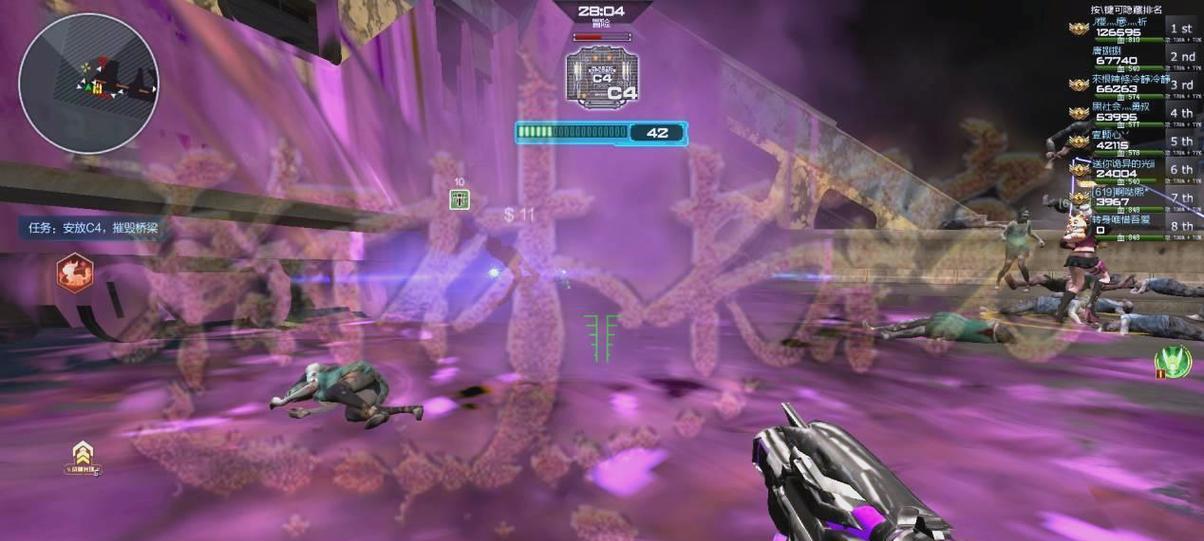Choose the 4th place leaderboard row
The image size is (1204, 541).
click(x=1130, y=115)
